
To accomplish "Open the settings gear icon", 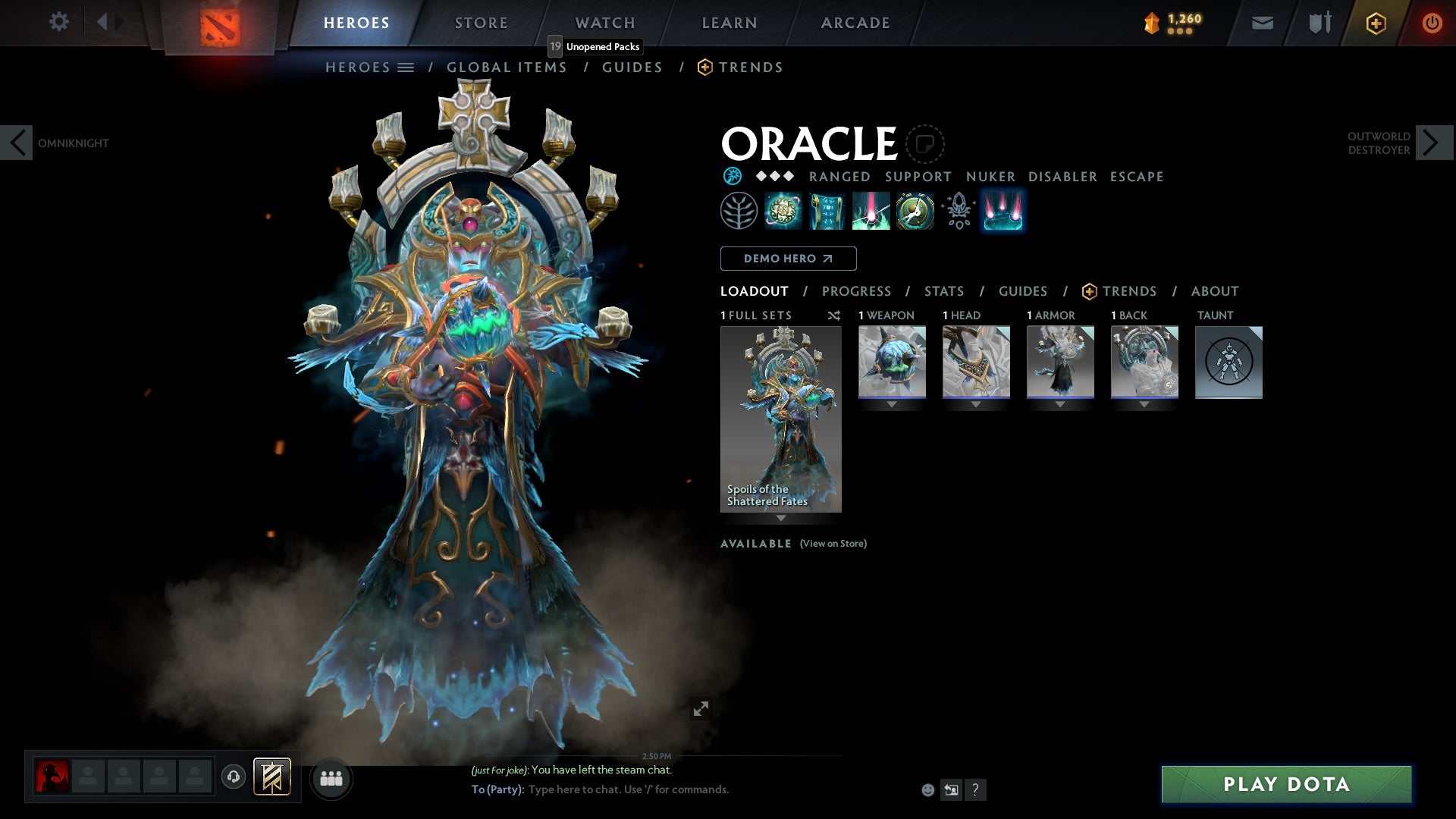I will pos(59,22).
